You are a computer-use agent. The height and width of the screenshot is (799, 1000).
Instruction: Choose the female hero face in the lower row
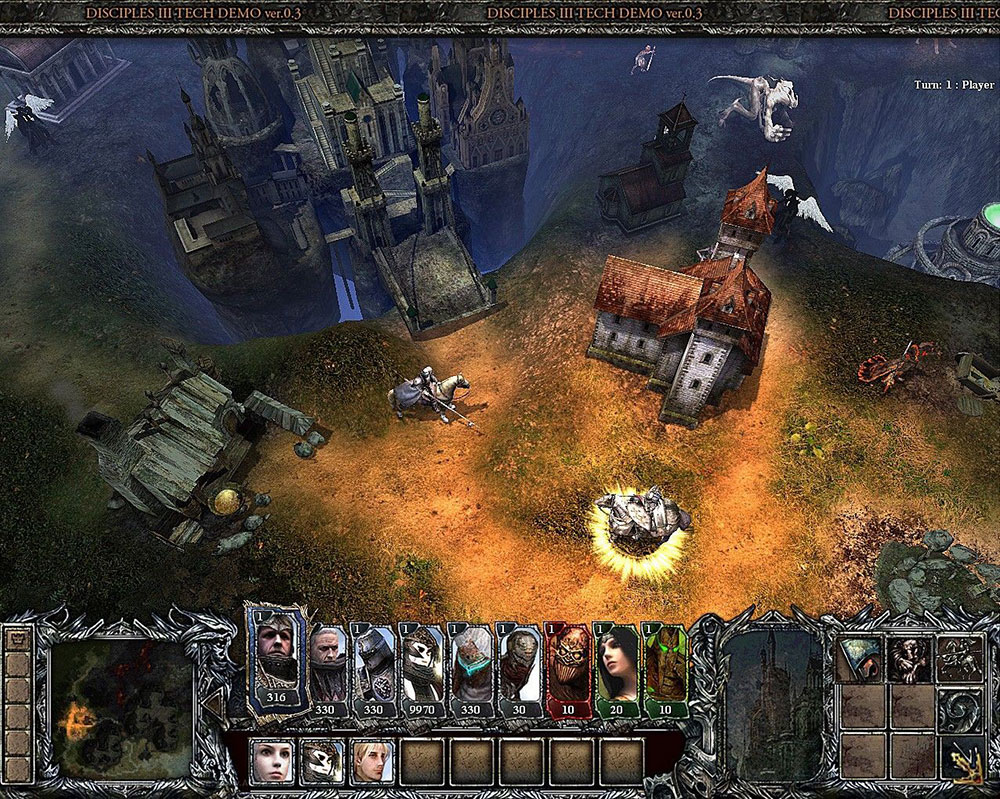[x=270, y=762]
